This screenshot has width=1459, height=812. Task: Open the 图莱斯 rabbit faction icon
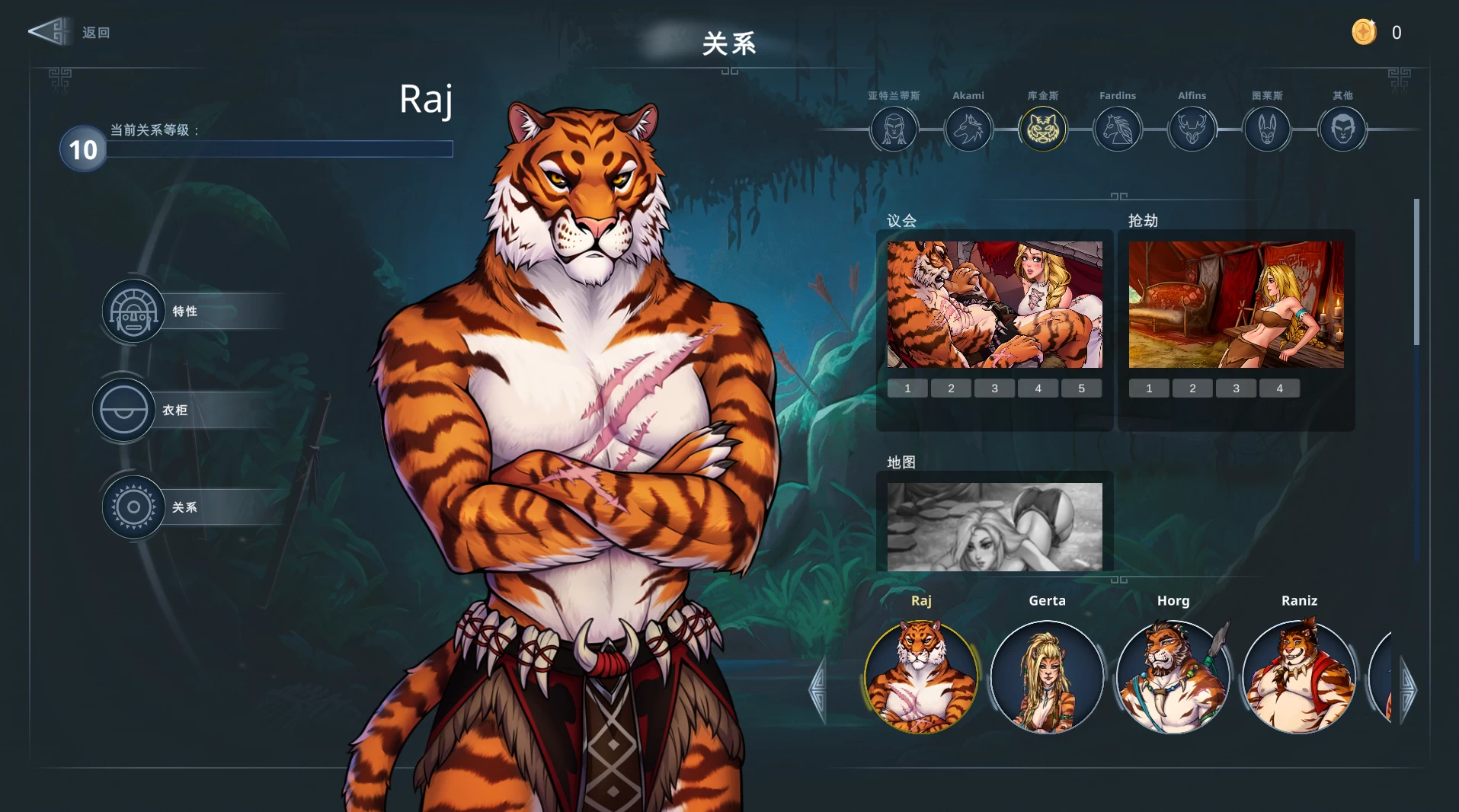click(x=1266, y=129)
